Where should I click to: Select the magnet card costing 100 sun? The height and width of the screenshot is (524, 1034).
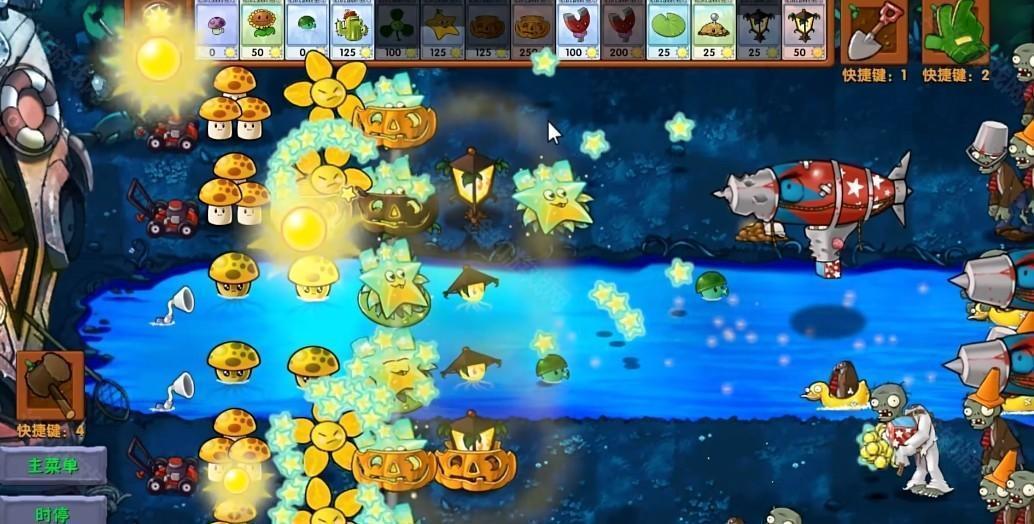pos(578,29)
